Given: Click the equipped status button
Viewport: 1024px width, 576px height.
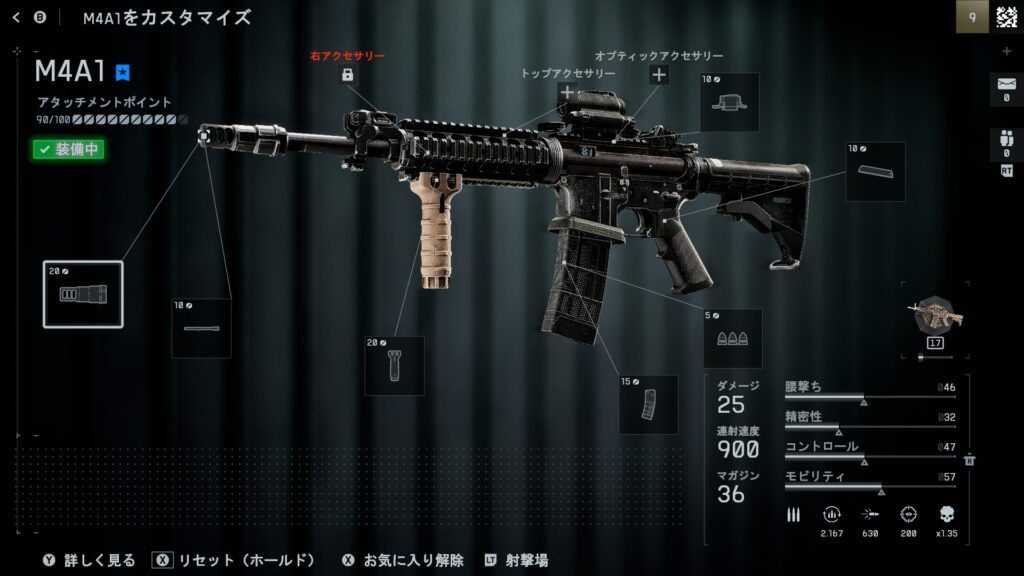Looking at the screenshot, I should tap(68, 150).
